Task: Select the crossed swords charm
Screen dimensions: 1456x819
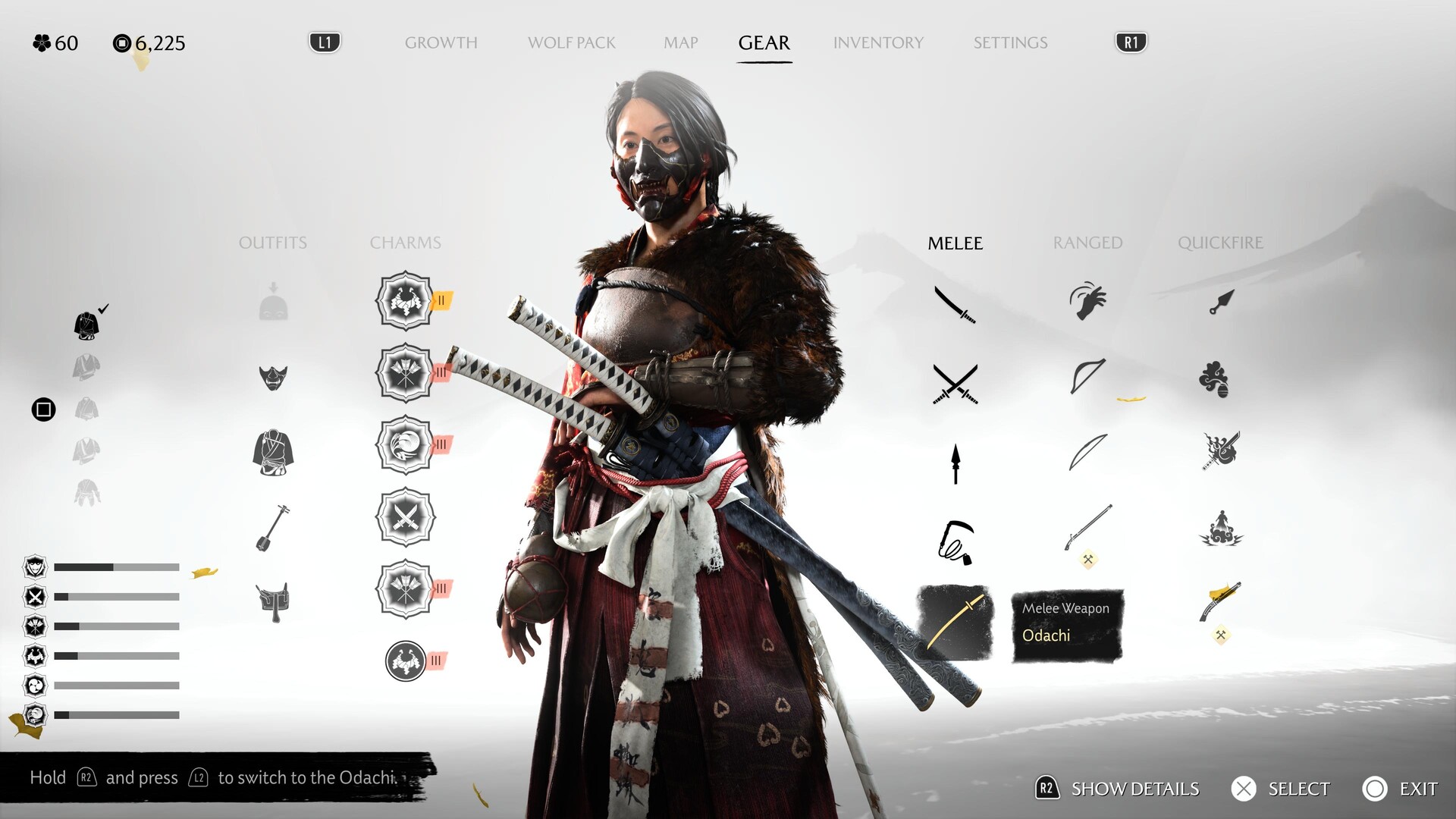Action: click(406, 518)
